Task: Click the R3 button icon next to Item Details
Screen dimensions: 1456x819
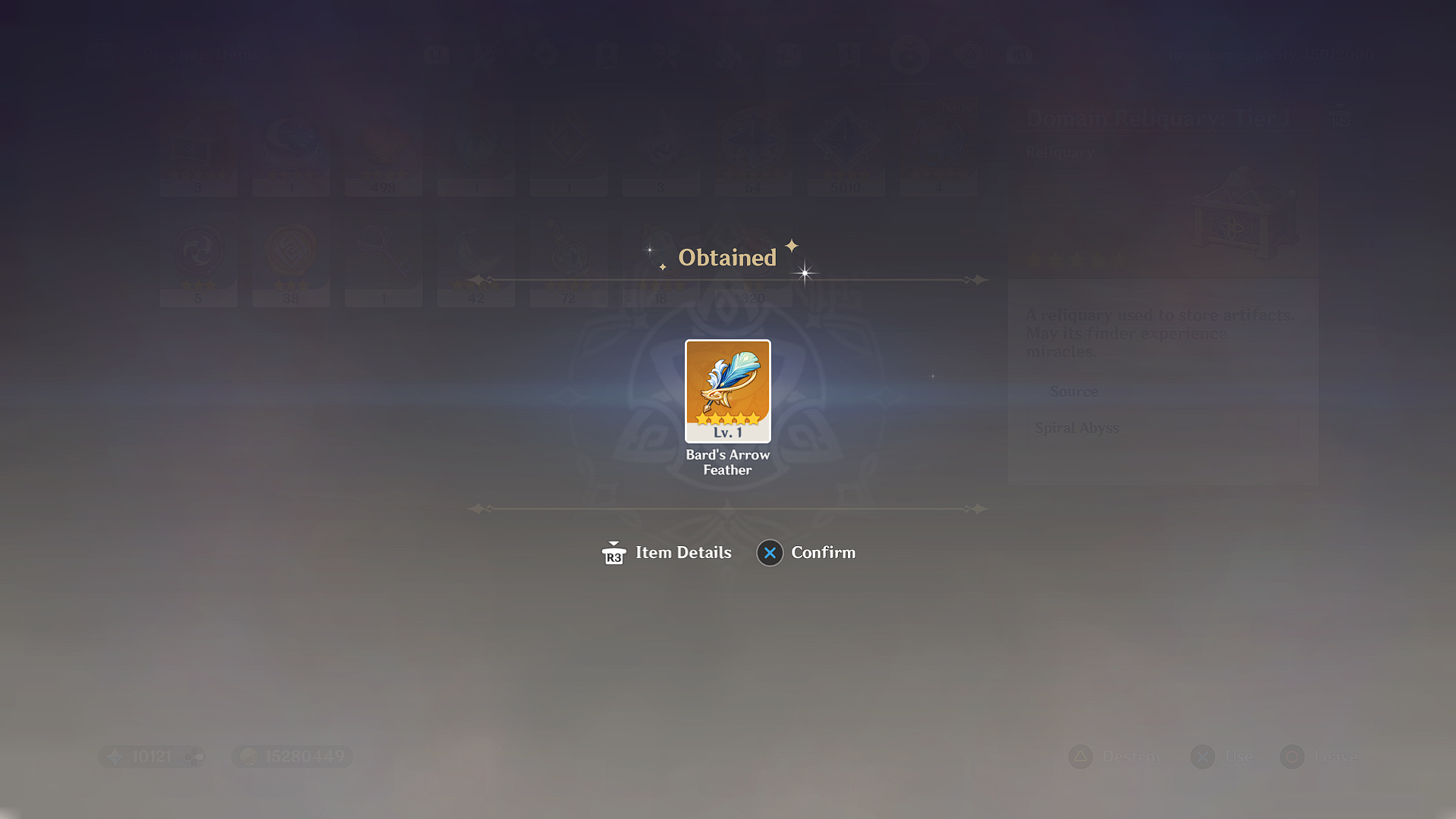Action: tap(613, 554)
